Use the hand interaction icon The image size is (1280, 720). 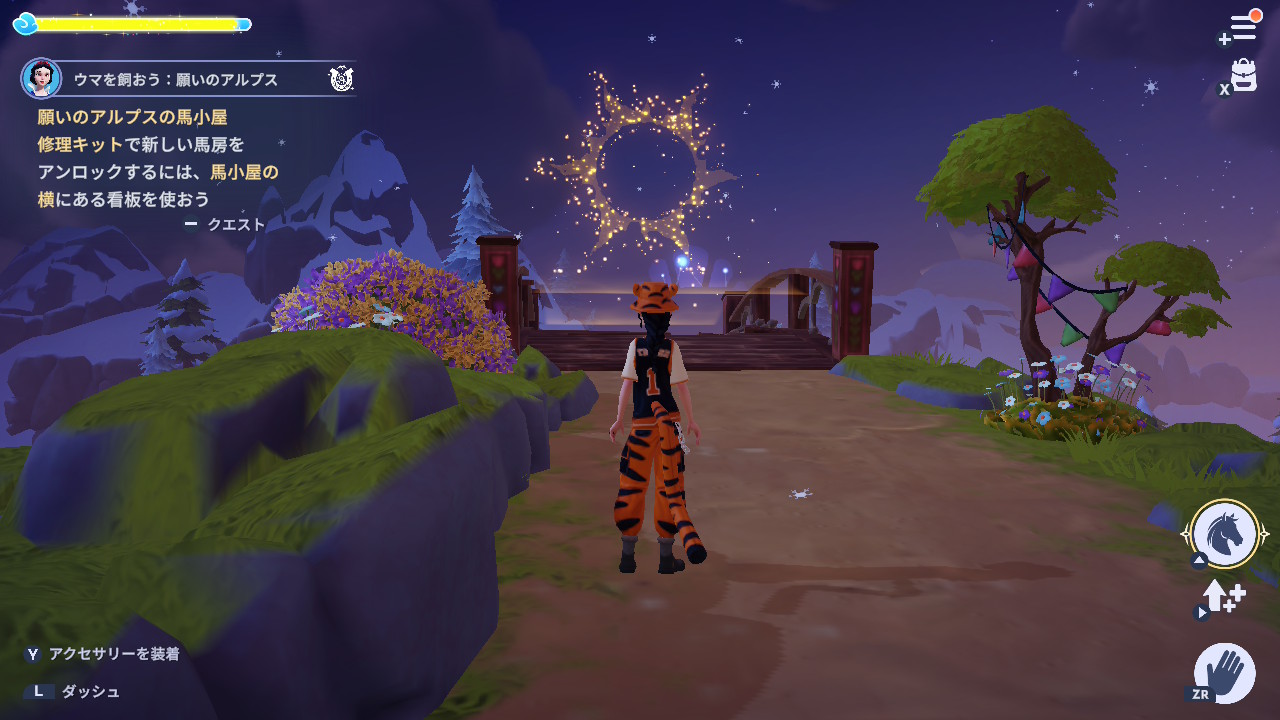pos(1225,671)
